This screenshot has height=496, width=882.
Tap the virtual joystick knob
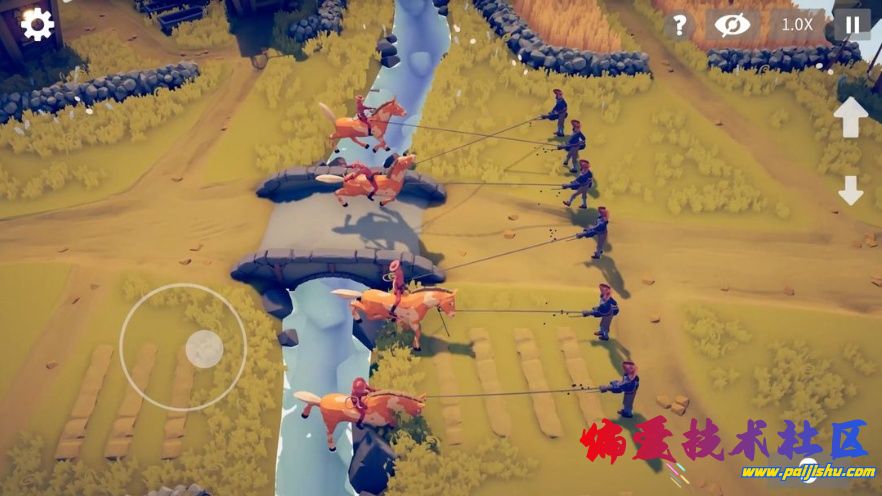point(204,349)
